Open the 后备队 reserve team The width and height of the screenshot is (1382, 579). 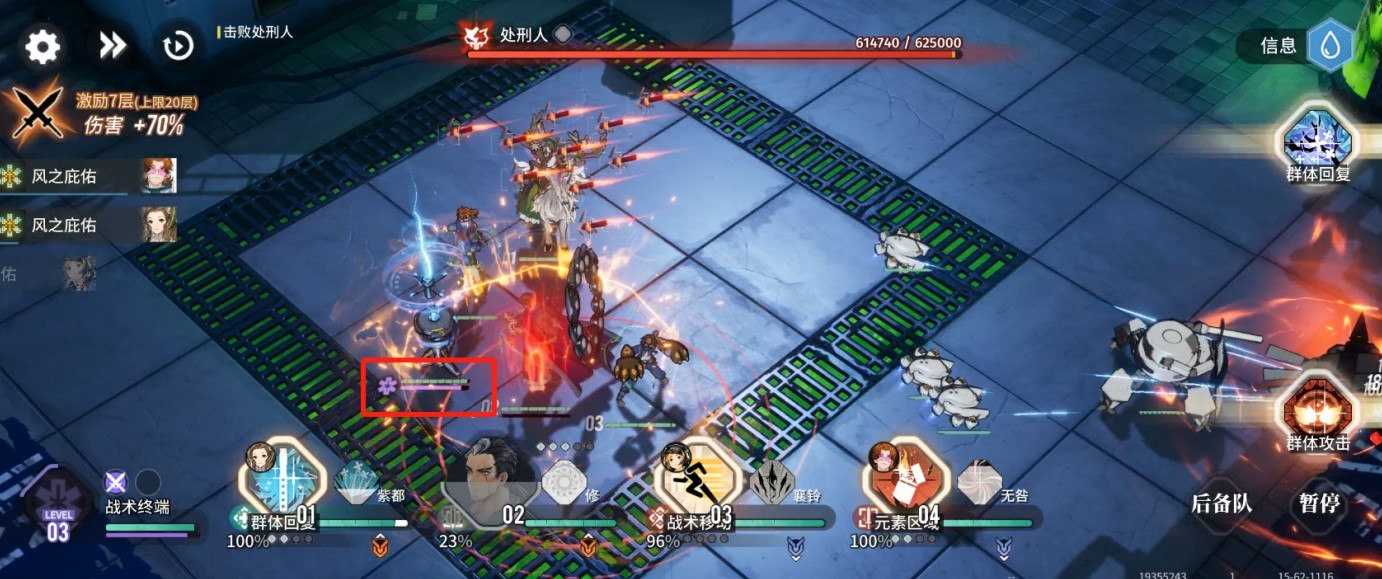[x=1221, y=503]
